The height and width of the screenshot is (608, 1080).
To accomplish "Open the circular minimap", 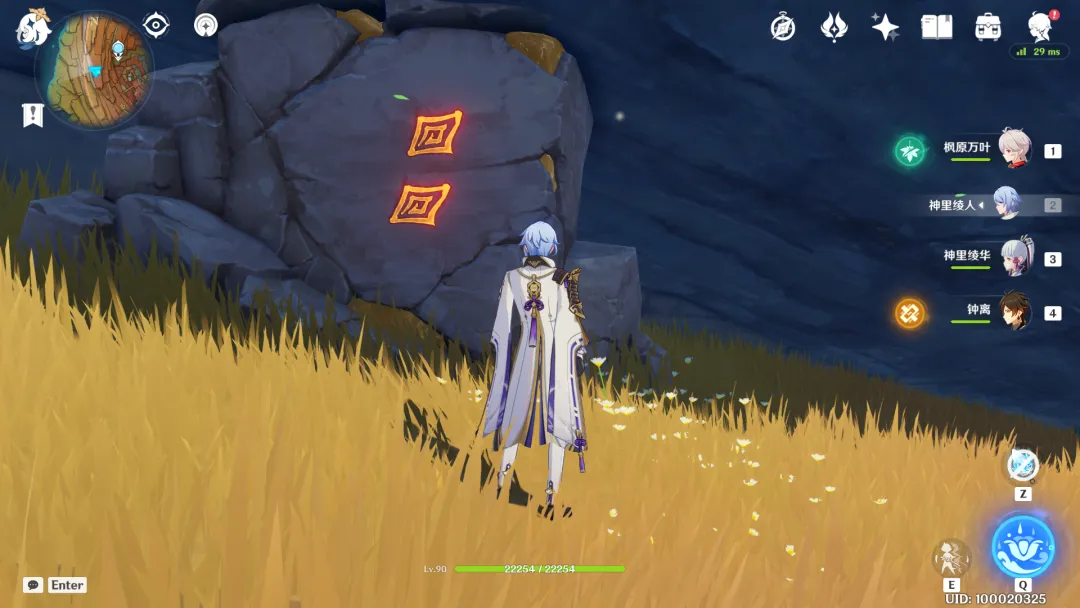I will [x=94, y=70].
